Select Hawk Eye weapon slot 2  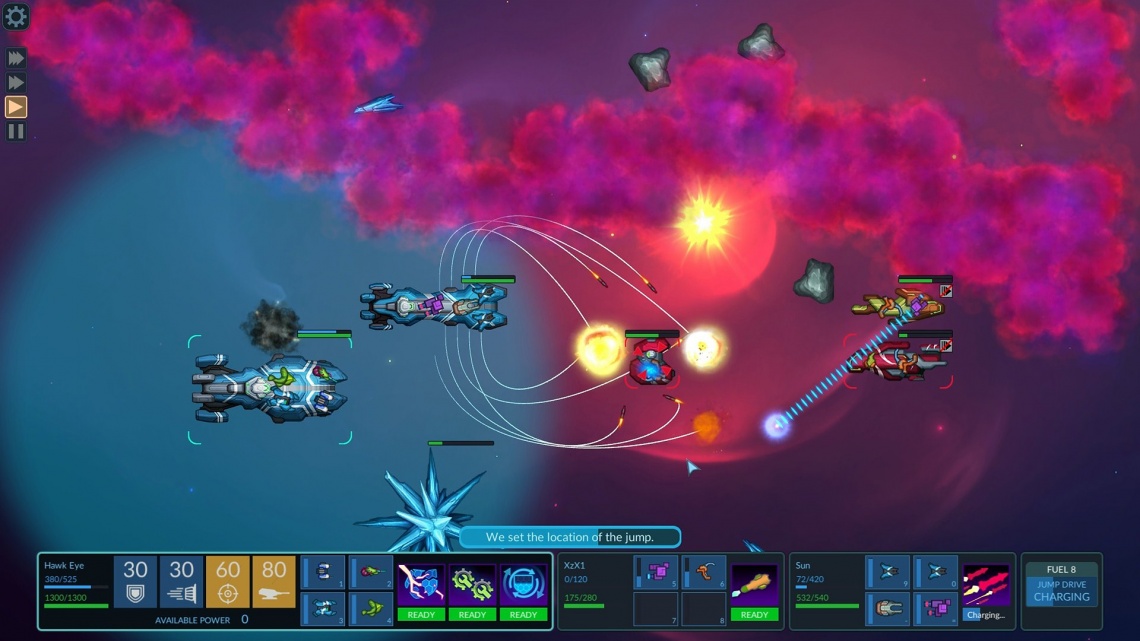(371, 573)
